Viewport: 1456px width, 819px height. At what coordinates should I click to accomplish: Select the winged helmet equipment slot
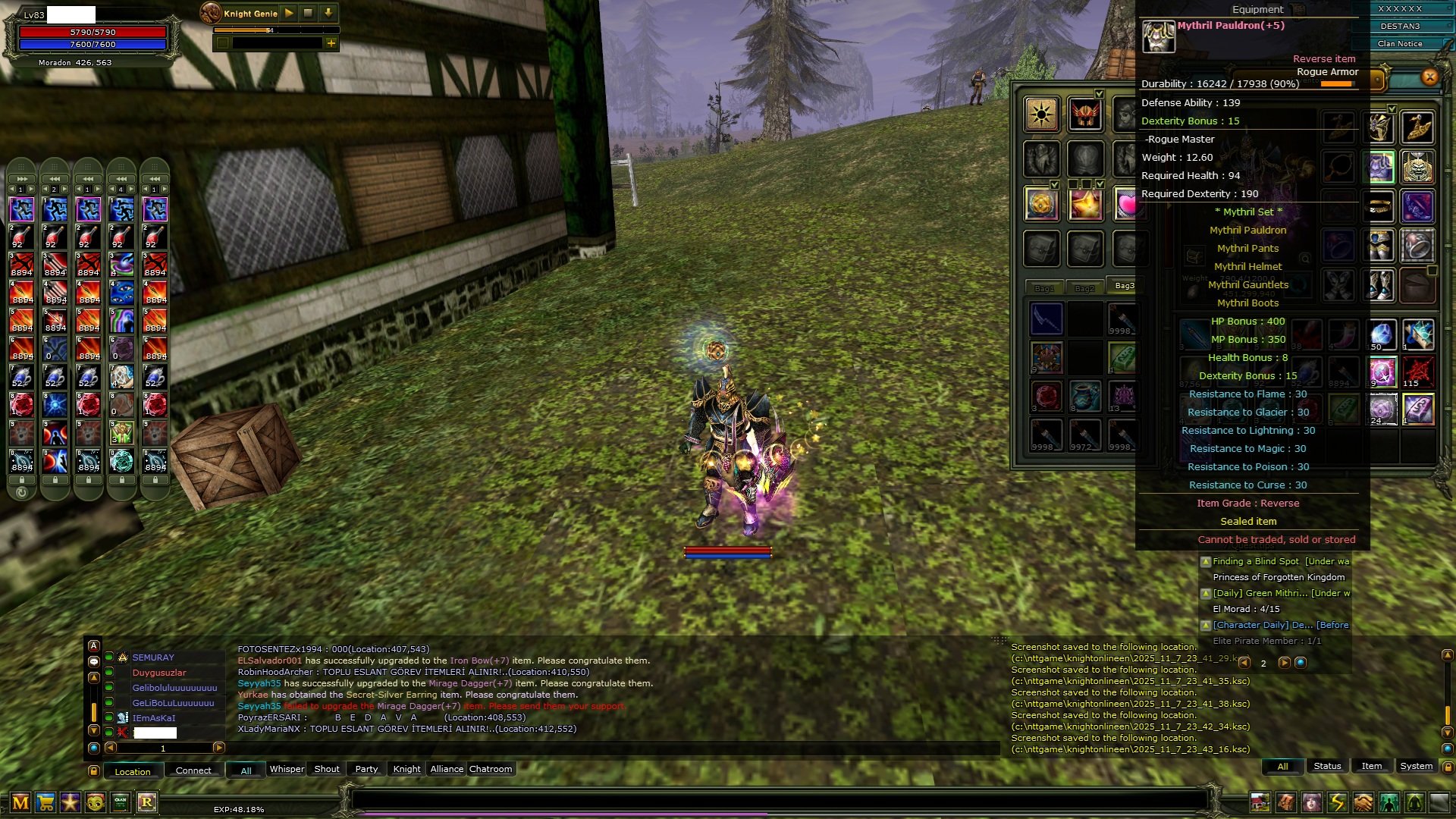1085,115
